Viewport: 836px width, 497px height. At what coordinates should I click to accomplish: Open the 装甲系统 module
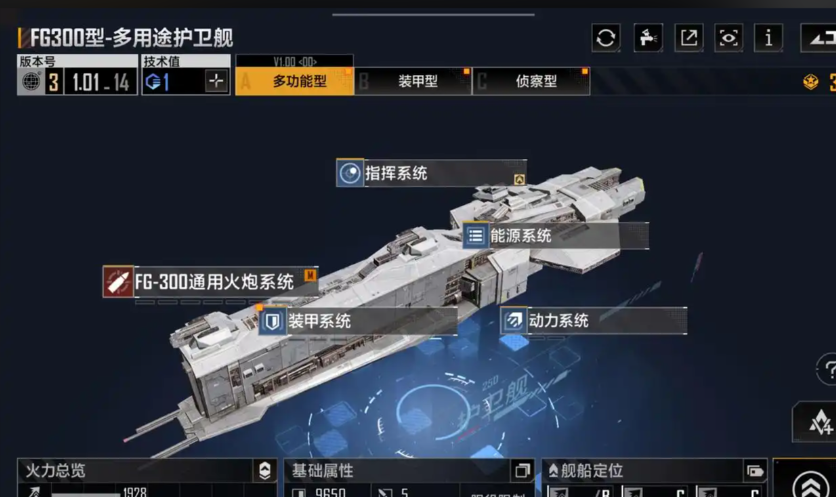tap(357, 321)
